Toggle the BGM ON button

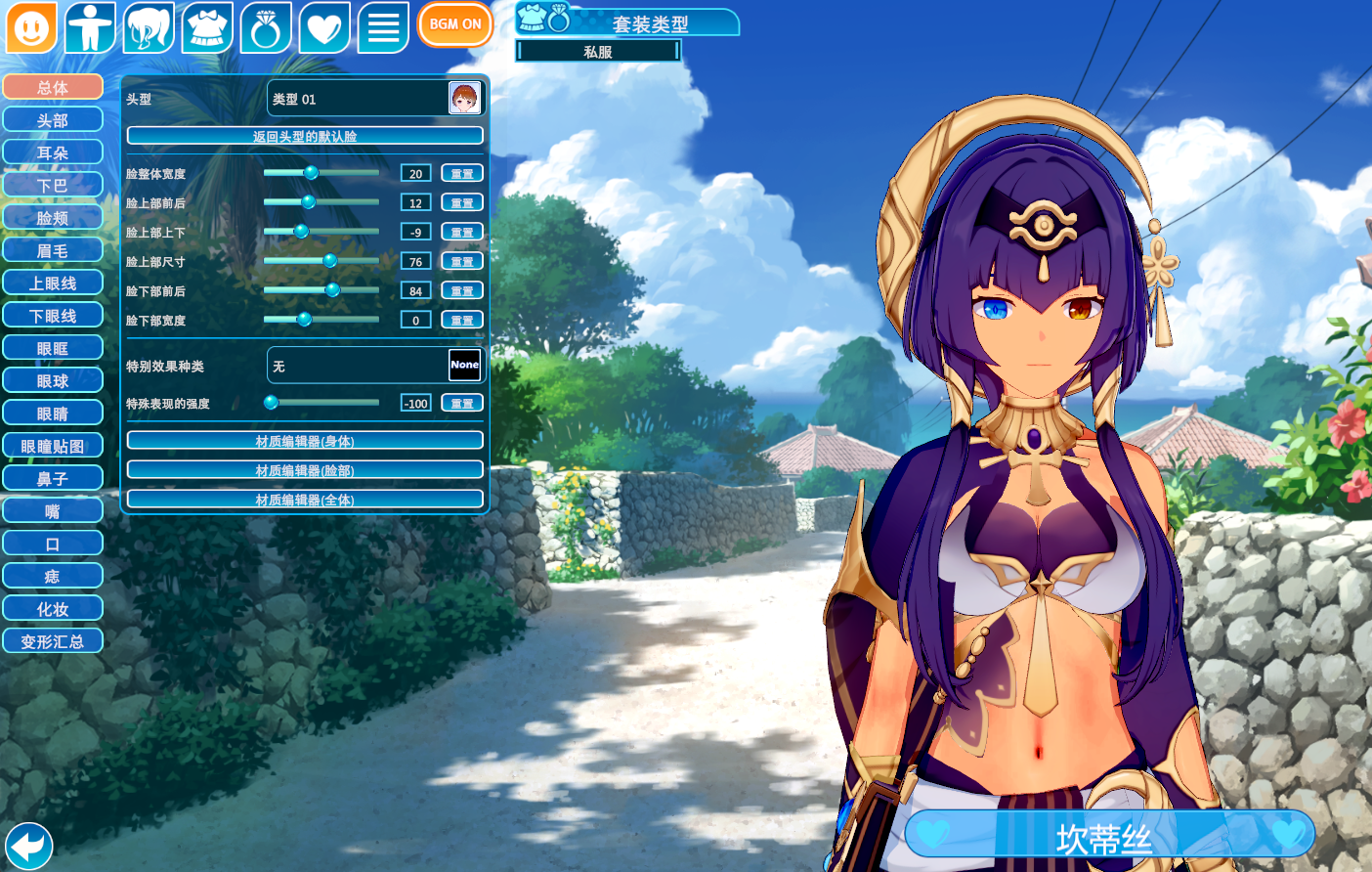click(x=454, y=24)
